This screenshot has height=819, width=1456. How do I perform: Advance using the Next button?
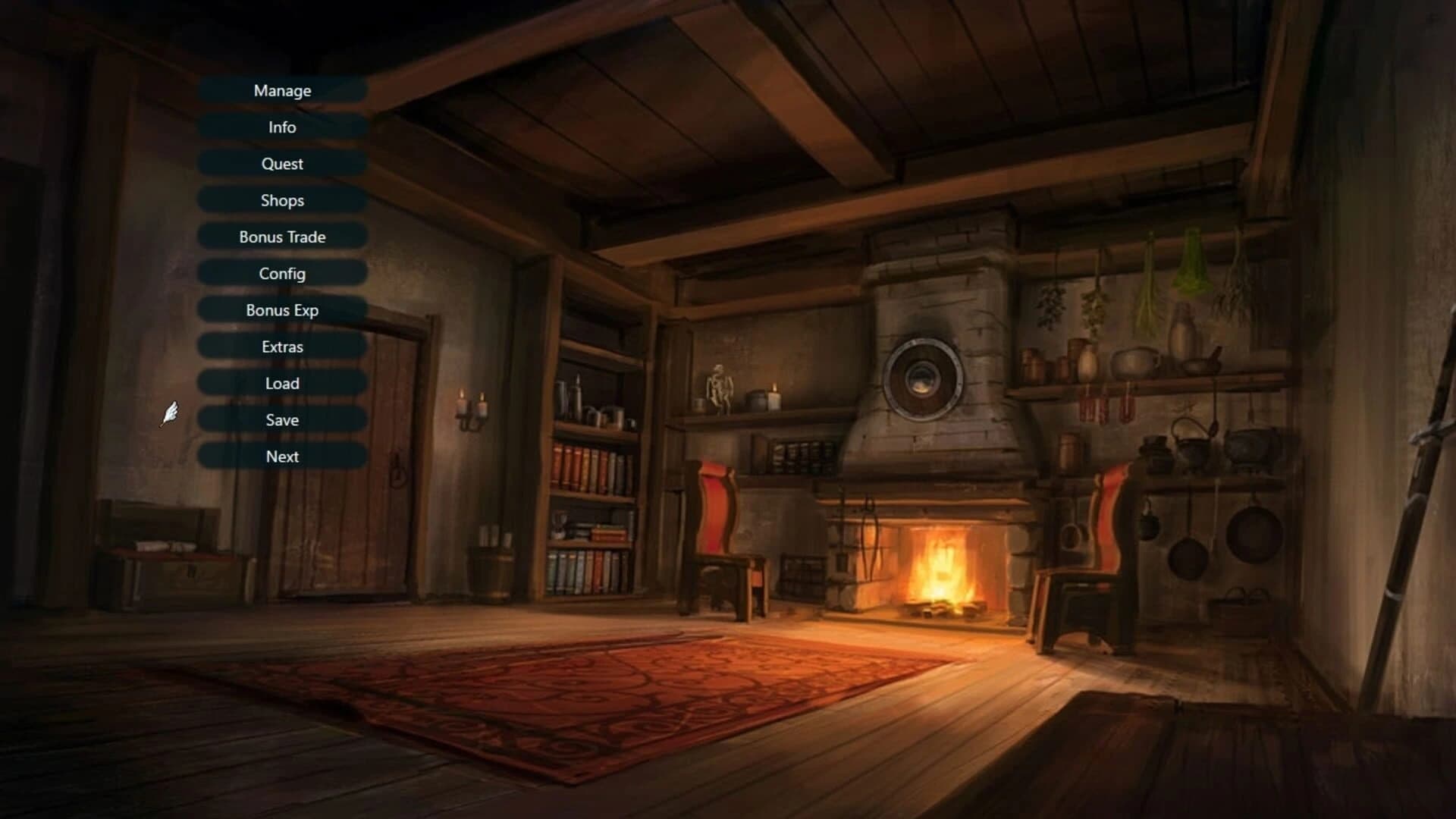pyautogui.click(x=281, y=456)
